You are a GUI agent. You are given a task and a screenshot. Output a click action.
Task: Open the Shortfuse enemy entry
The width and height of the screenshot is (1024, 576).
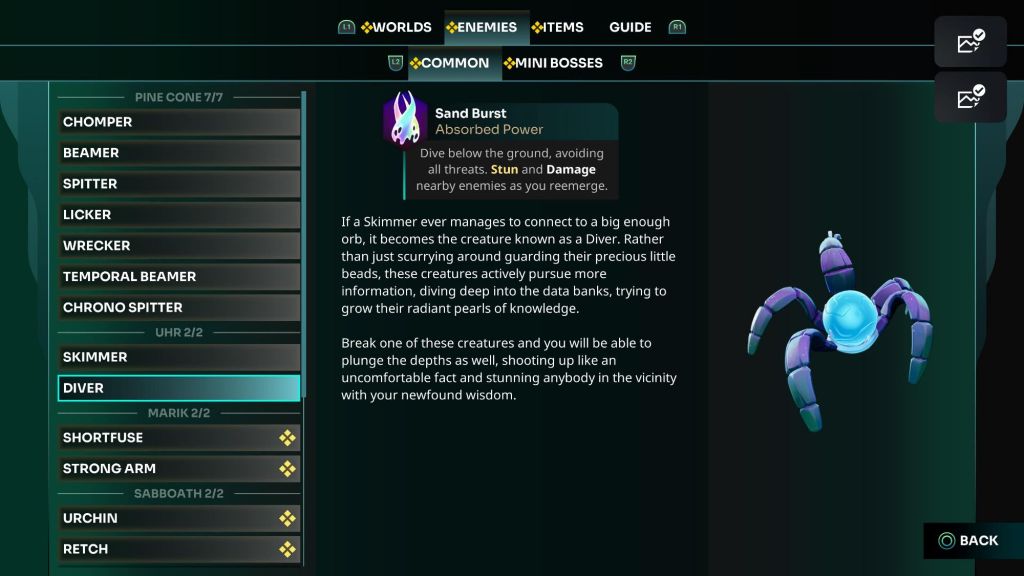coord(179,438)
